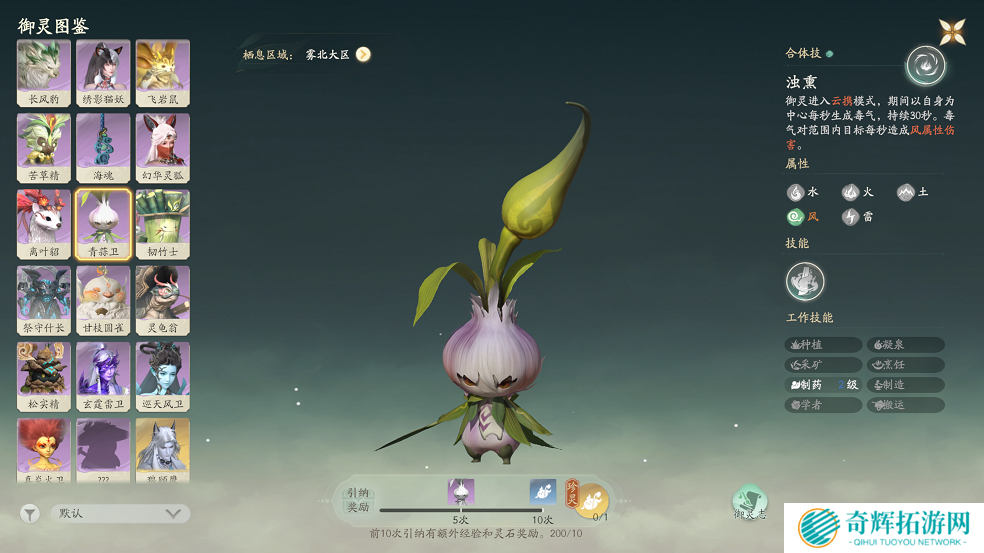This screenshot has height=553, width=984.
Task: Choose the 绣影猫妖 spirit card
Action: pyautogui.click(x=103, y=72)
